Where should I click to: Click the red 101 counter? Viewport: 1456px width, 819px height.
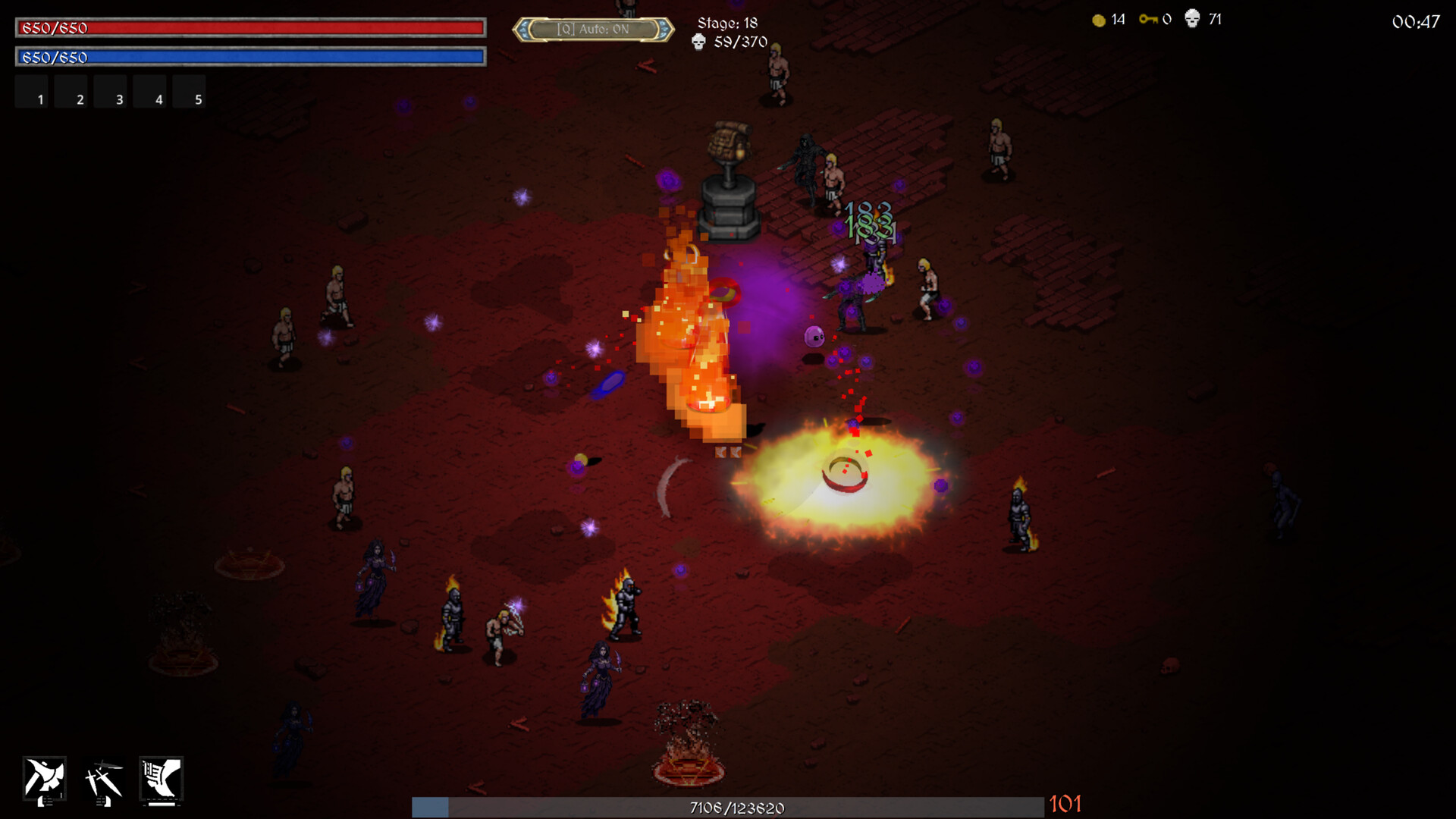coord(1065,805)
